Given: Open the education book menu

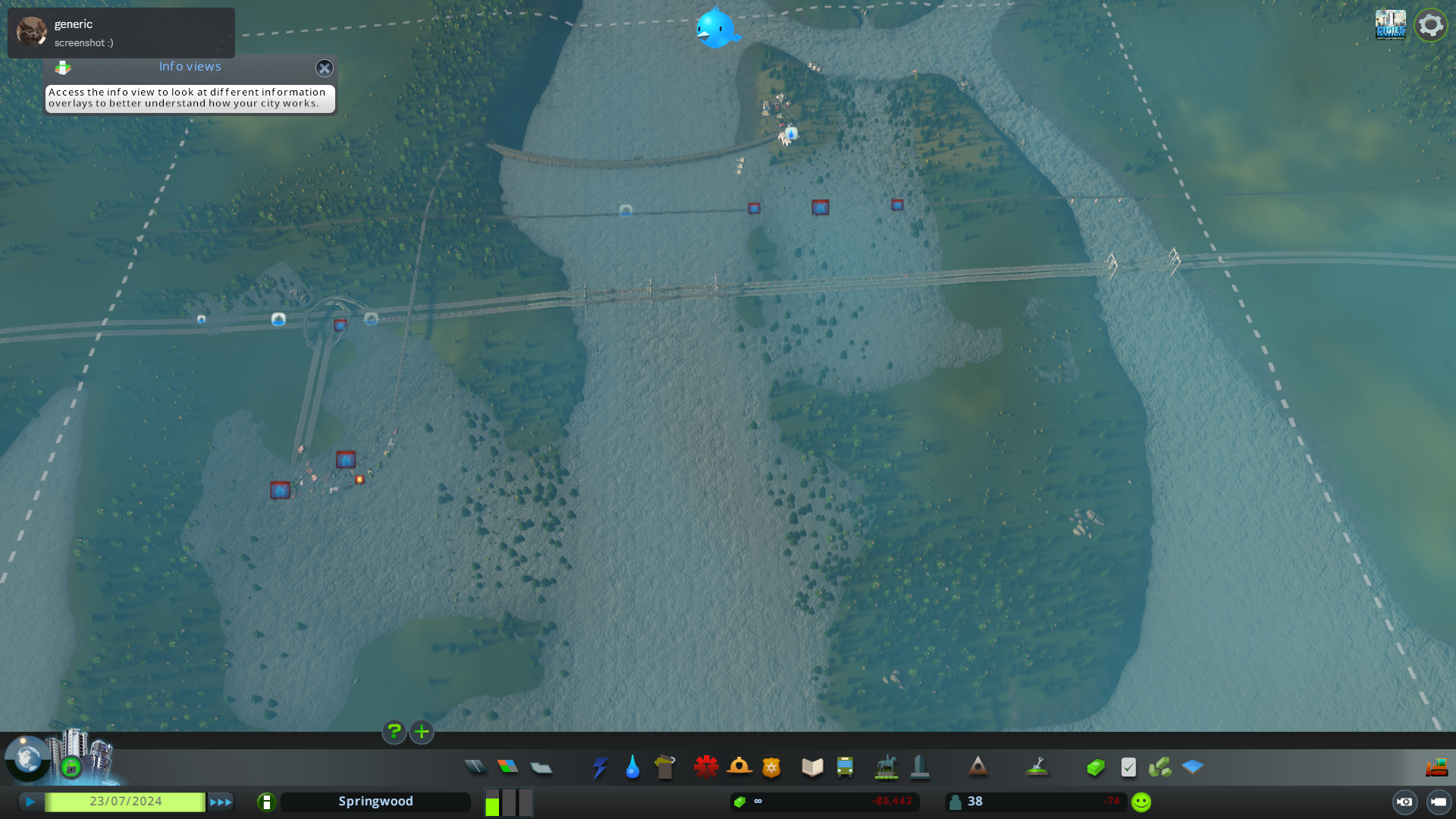Looking at the screenshot, I should tap(812, 767).
